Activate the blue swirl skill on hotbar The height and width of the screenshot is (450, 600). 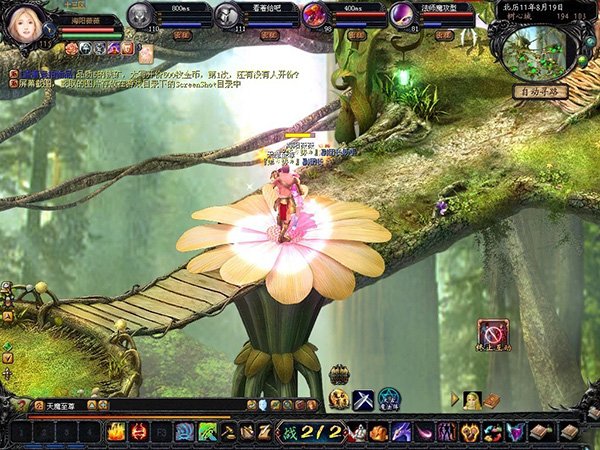pos(184,432)
